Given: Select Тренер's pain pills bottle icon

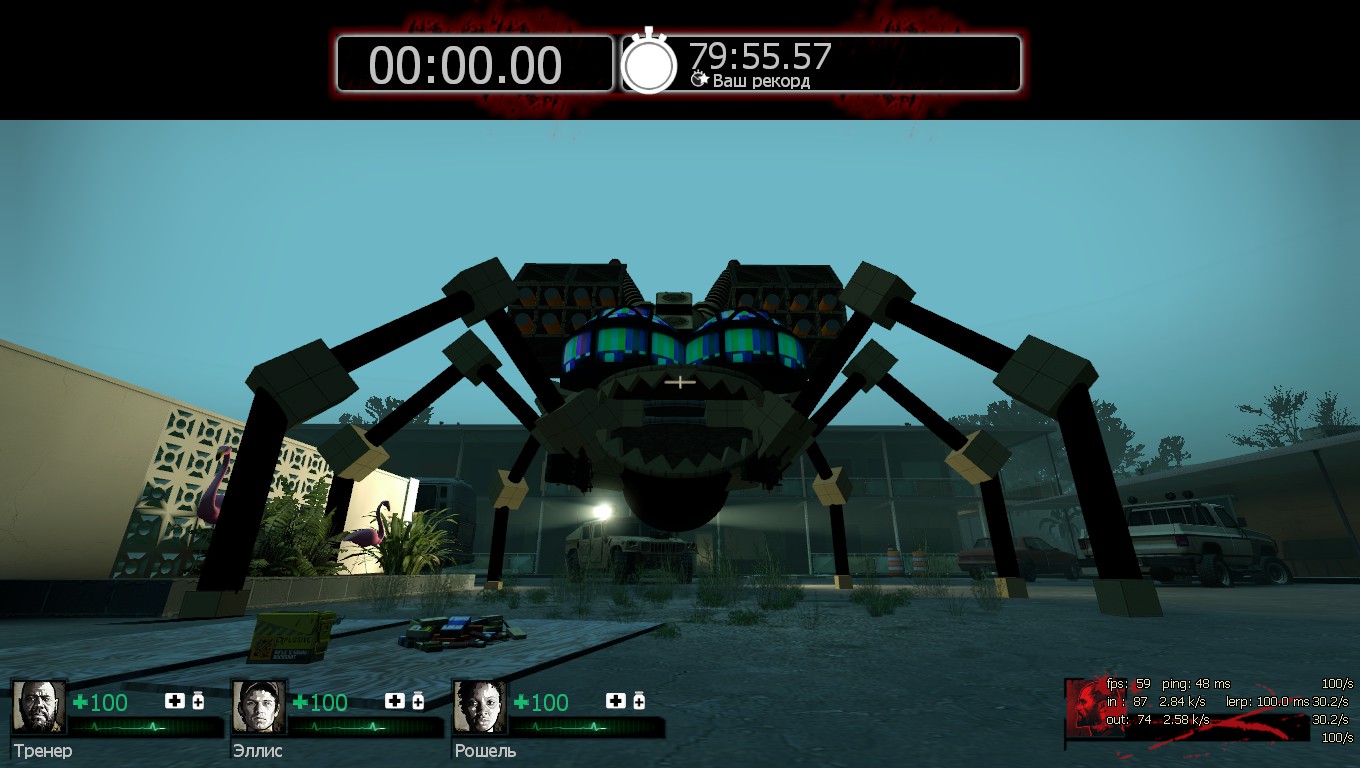Looking at the screenshot, I should pos(198,701).
